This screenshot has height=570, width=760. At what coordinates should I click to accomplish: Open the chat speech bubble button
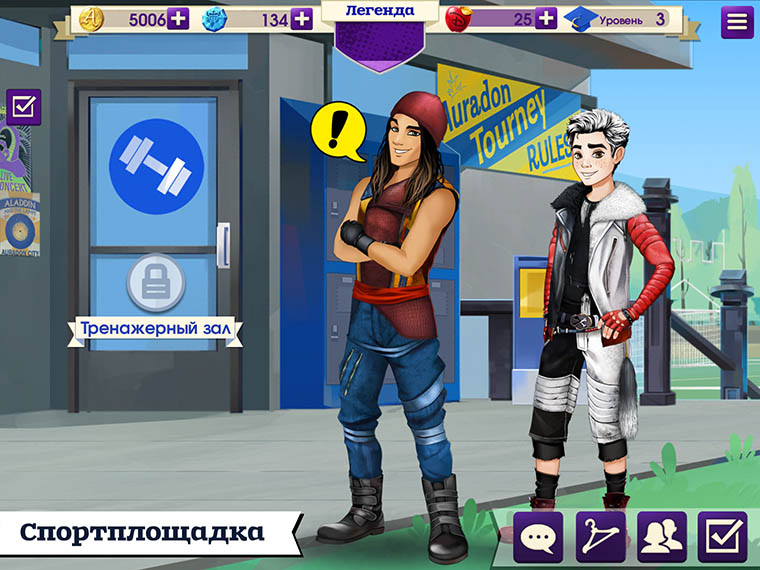coord(538,537)
